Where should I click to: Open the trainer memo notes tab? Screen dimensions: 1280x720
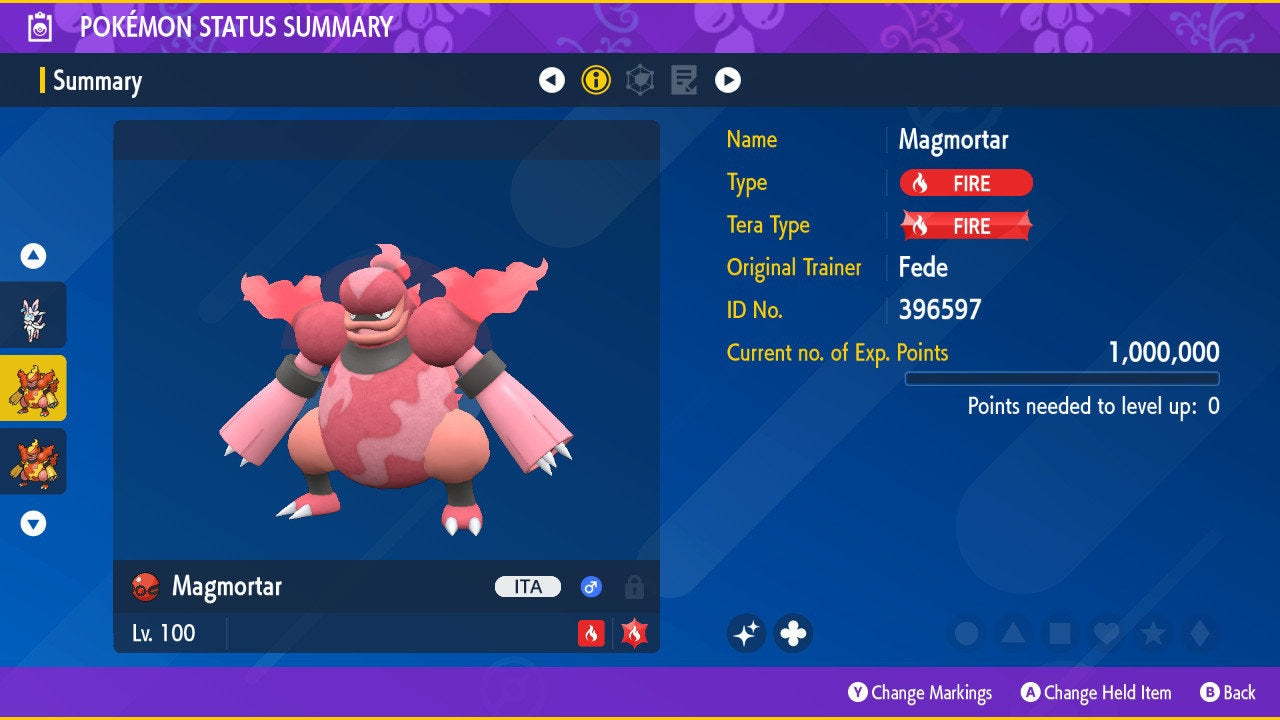click(684, 81)
